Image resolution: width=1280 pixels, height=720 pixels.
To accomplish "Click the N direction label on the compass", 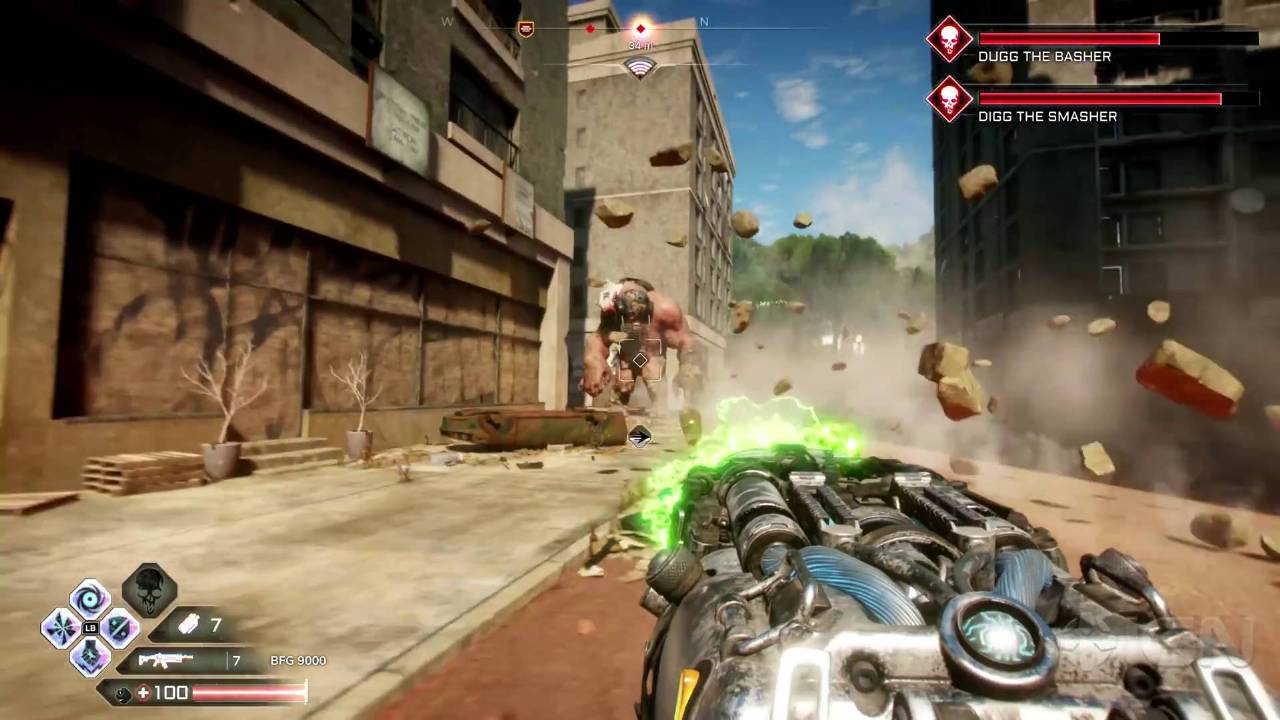I will pos(704,21).
